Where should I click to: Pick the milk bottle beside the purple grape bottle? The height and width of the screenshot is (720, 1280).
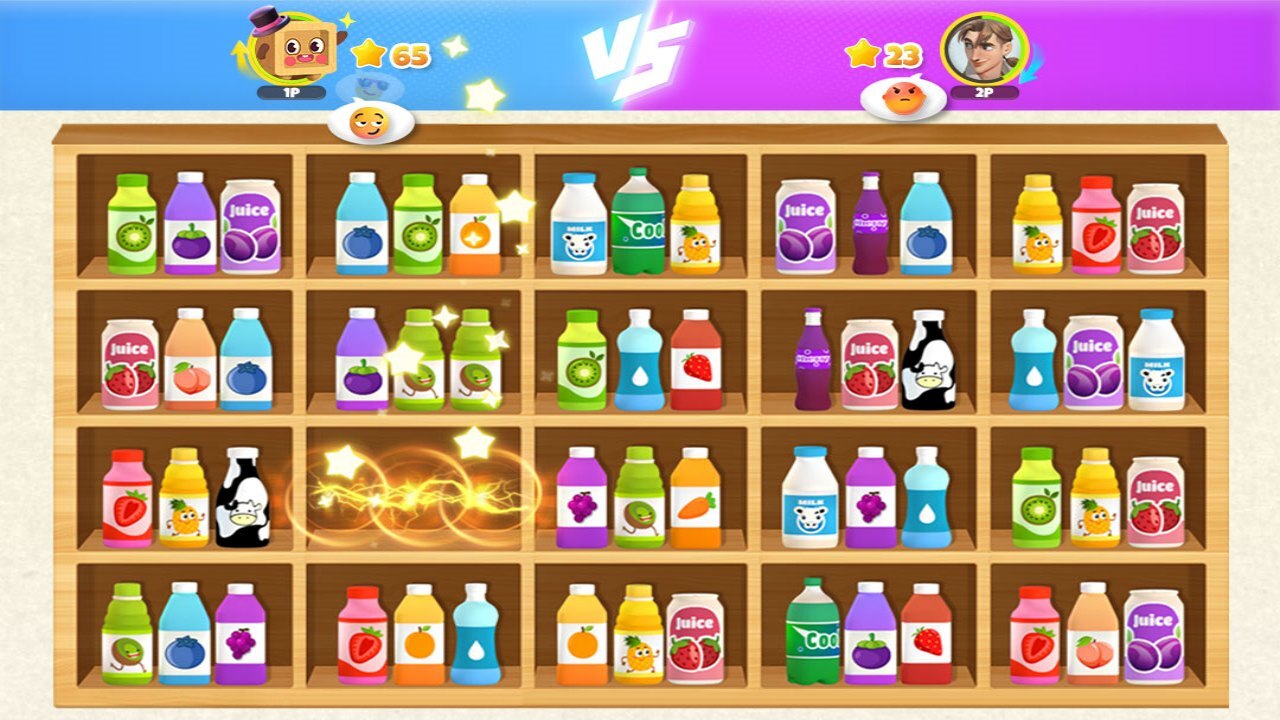tap(809, 497)
